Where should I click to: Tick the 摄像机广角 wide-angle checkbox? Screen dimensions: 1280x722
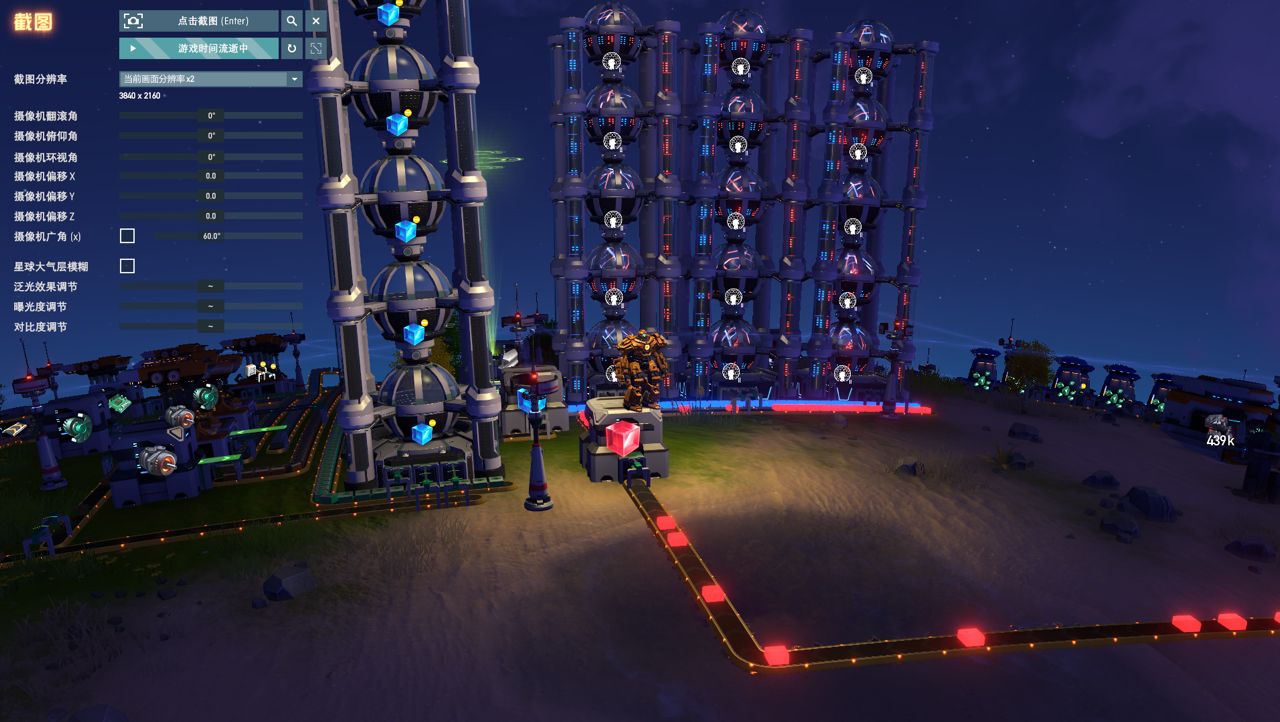(x=127, y=236)
